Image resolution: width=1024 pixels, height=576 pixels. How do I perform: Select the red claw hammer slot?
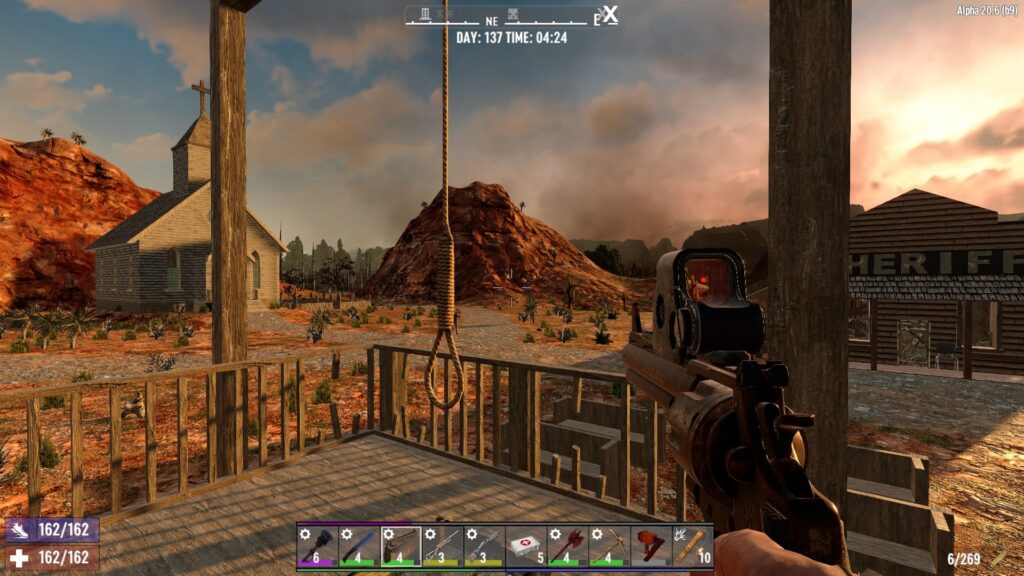651,547
